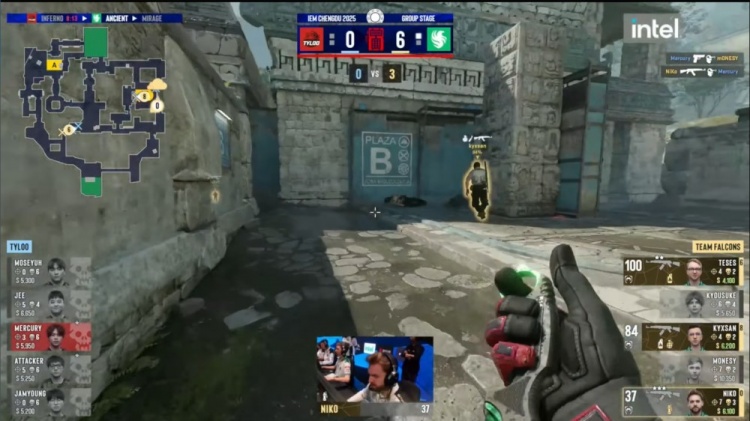Click the Intel sponsor logo

pos(654,29)
